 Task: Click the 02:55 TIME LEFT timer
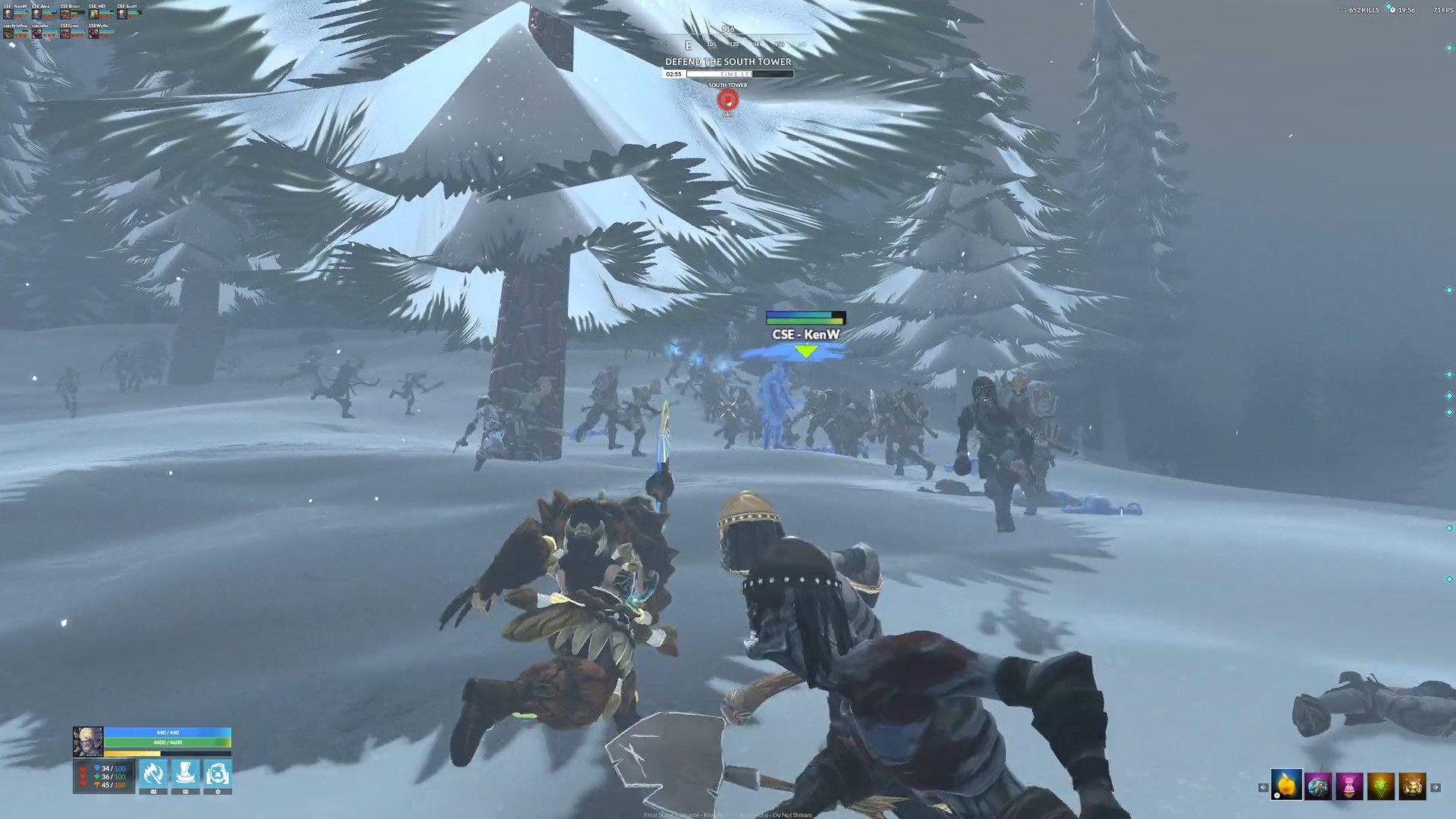click(x=674, y=74)
